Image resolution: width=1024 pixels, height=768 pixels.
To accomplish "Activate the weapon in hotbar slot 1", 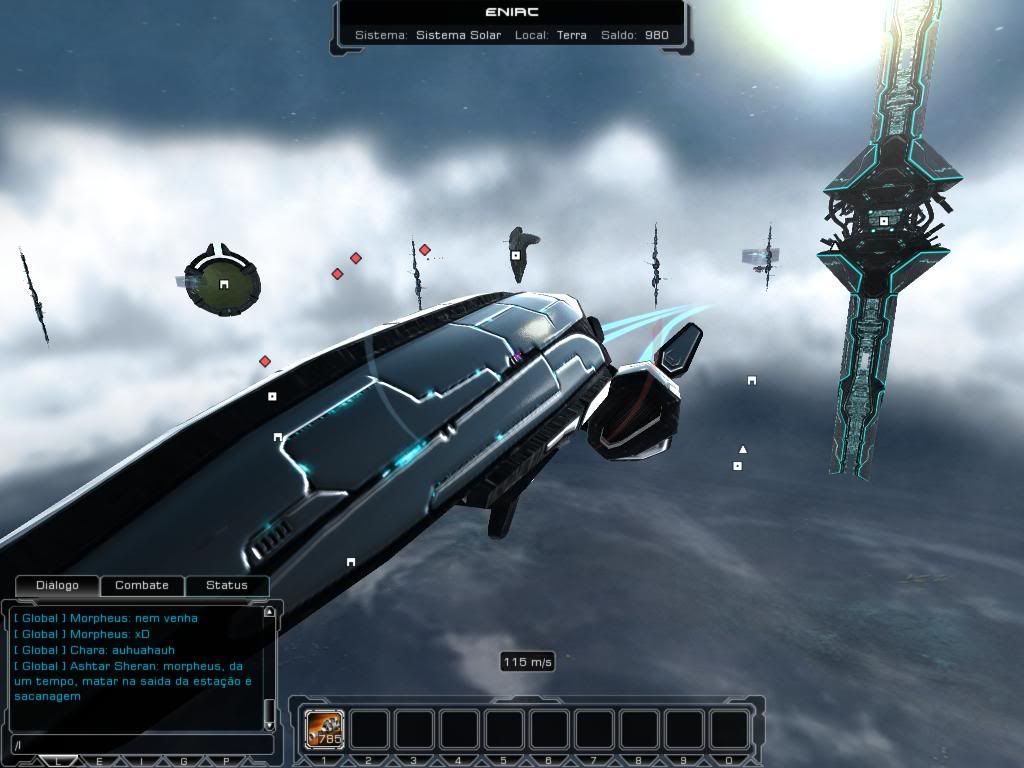I will (324, 730).
